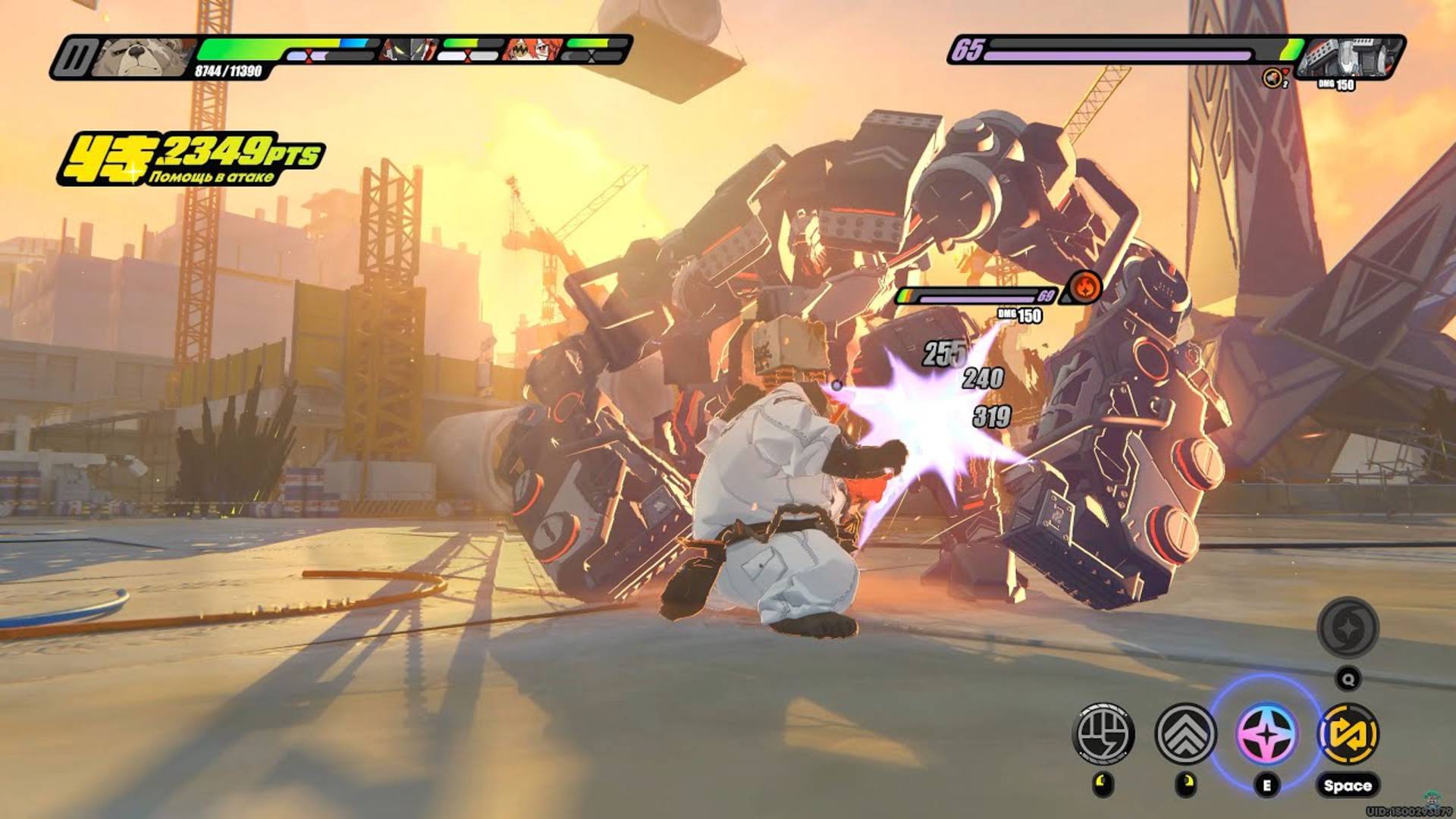Use the fist basic attack button
Image resolution: width=1456 pixels, height=819 pixels.
pyautogui.click(x=1104, y=733)
